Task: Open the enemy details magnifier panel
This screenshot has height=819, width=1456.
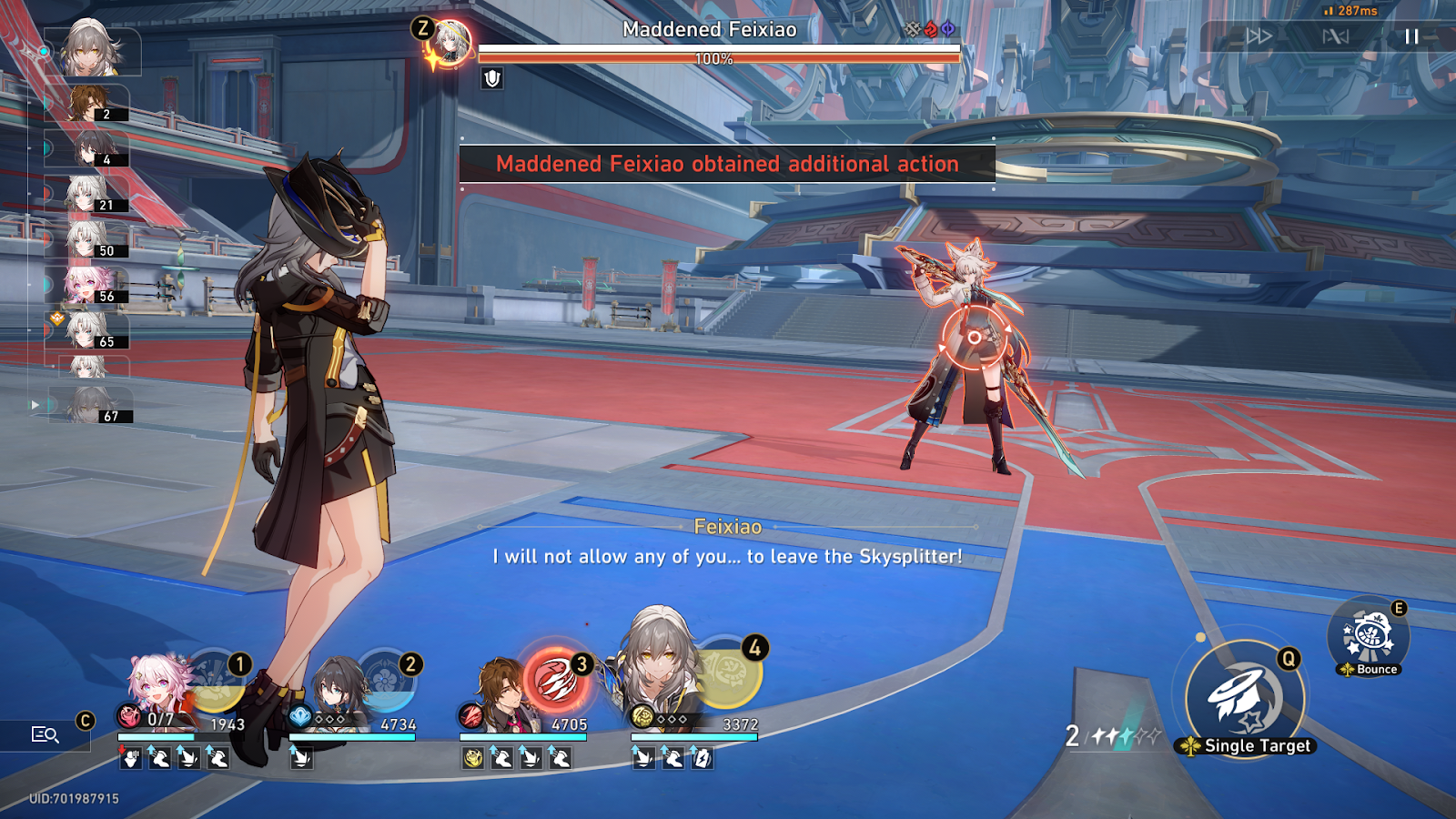Action: [45, 734]
